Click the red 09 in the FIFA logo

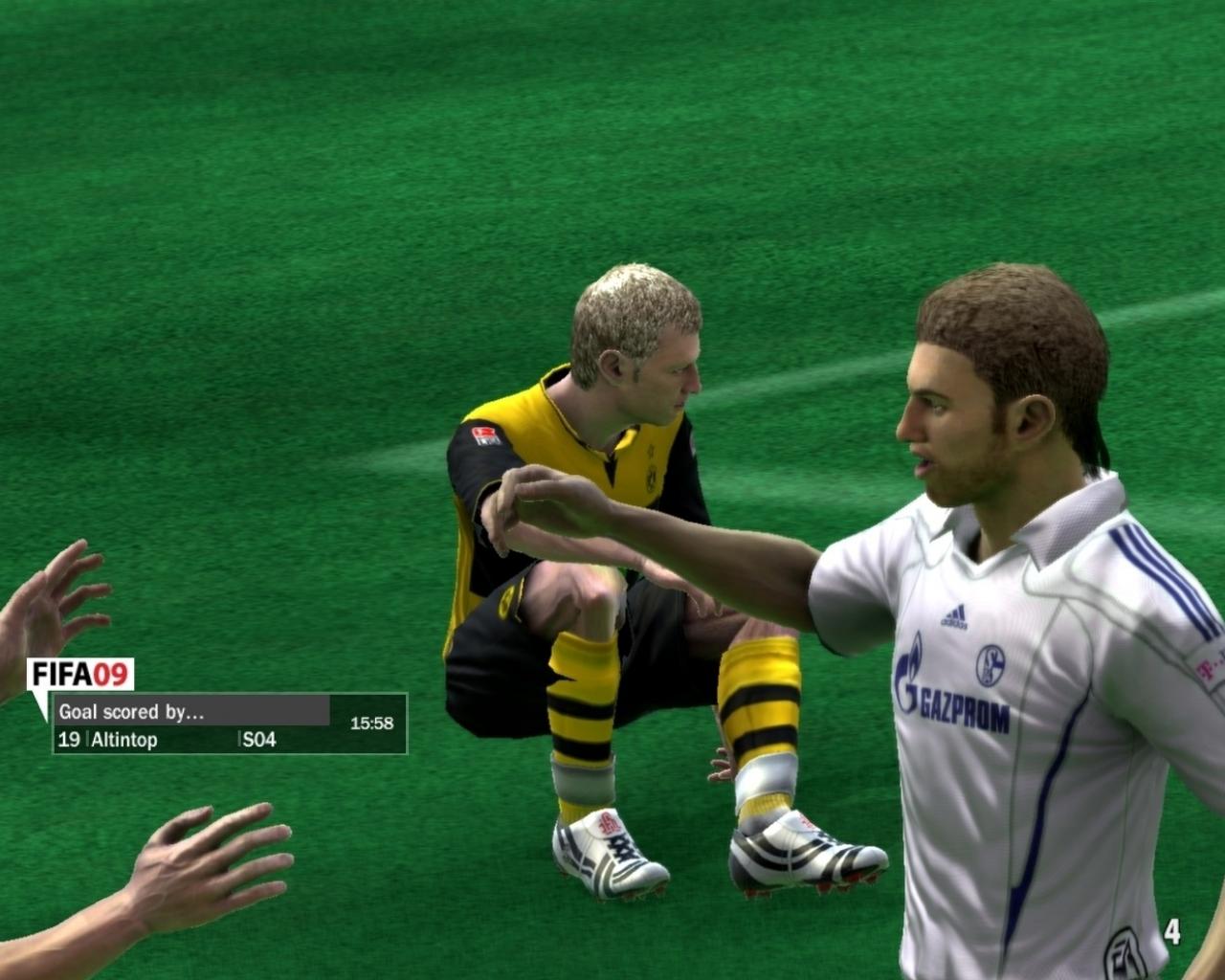110,672
